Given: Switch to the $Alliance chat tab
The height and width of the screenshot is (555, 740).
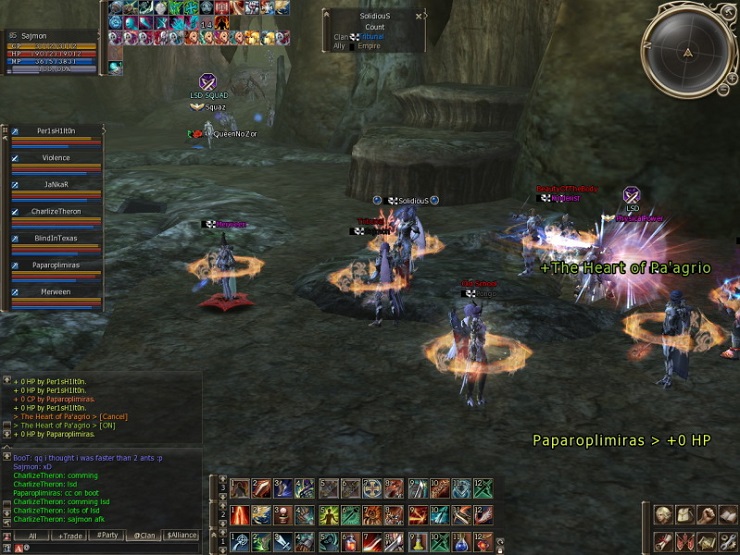Looking at the screenshot, I should [x=182, y=536].
